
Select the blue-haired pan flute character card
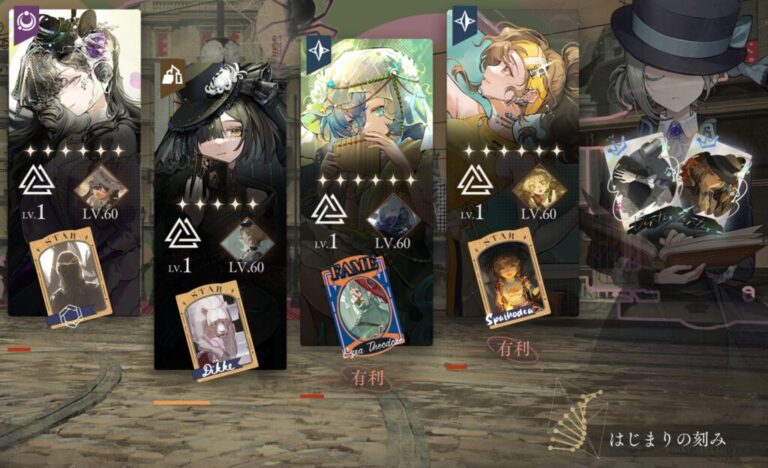point(366,110)
